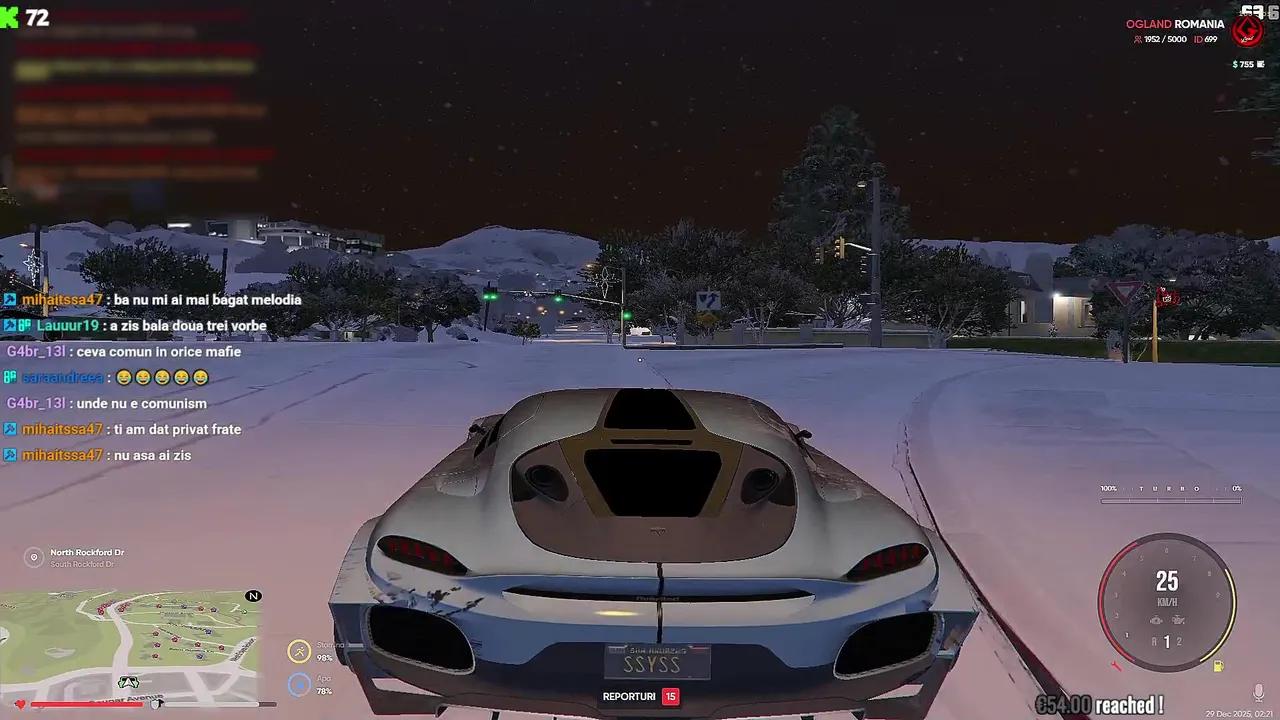Toggle the red seatbelt warning indicator
This screenshot has width=1280, height=720.
coord(1115,663)
